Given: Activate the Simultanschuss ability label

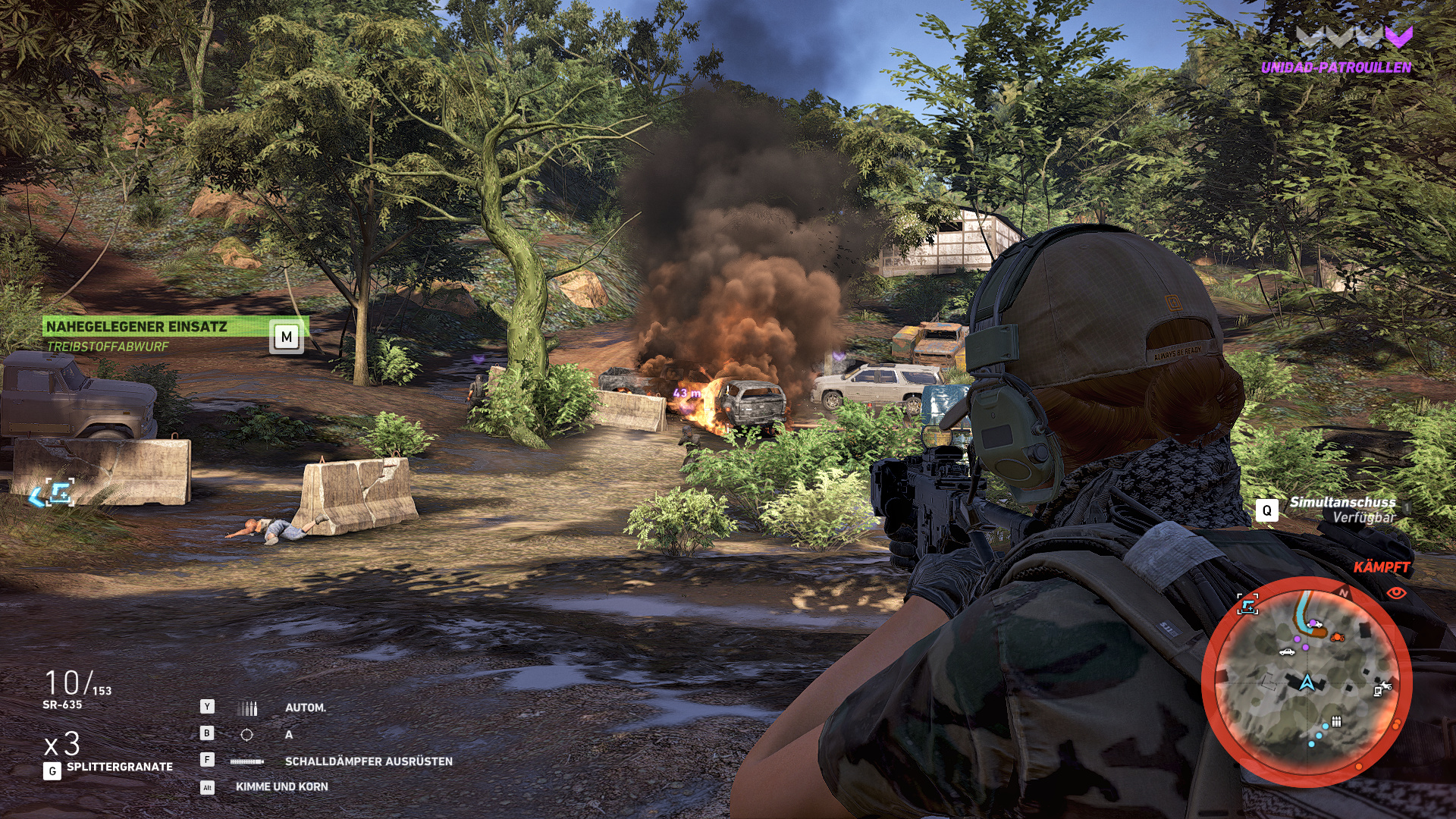Looking at the screenshot, I should coord(1342,502).
